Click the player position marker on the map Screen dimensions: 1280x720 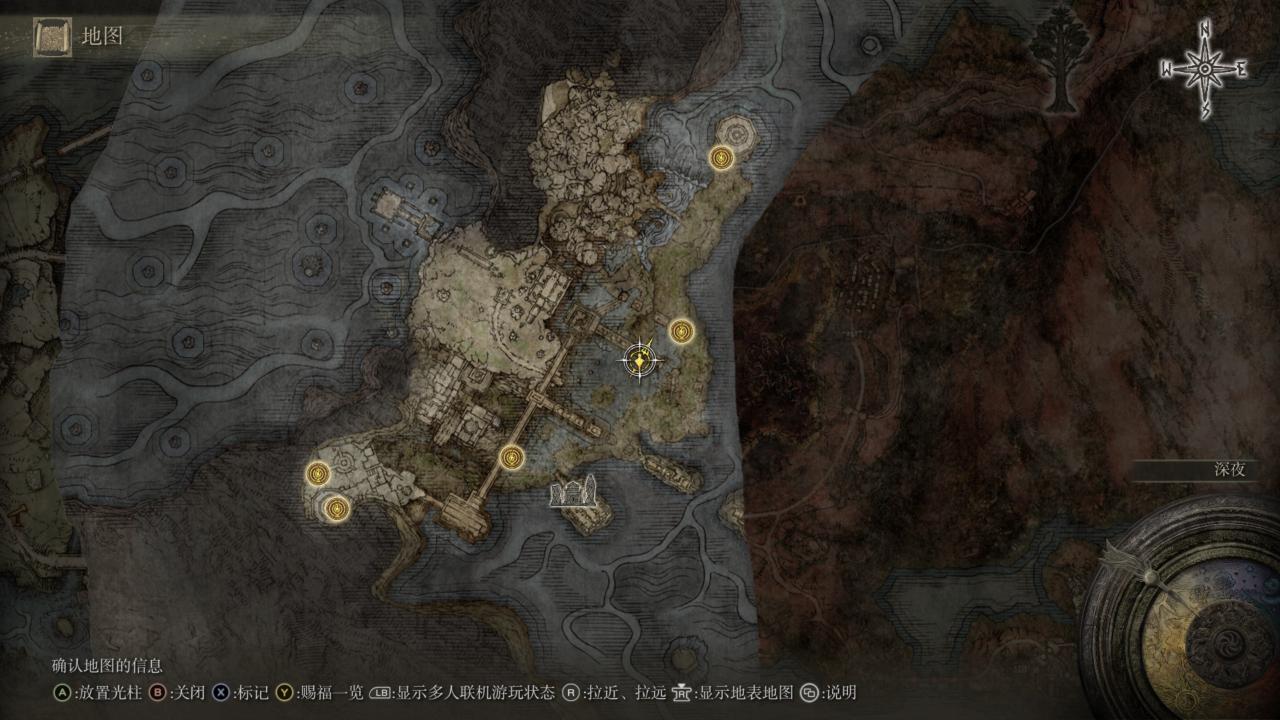(640, 358)
